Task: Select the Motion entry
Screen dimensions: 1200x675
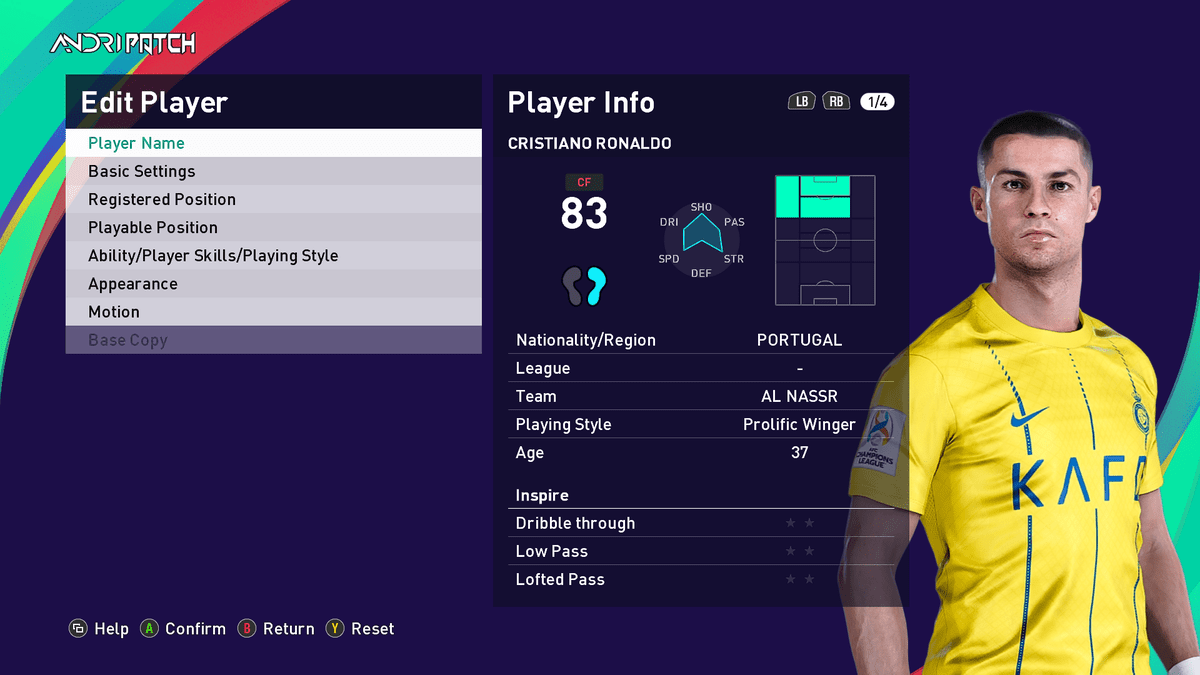Action: 273,311
